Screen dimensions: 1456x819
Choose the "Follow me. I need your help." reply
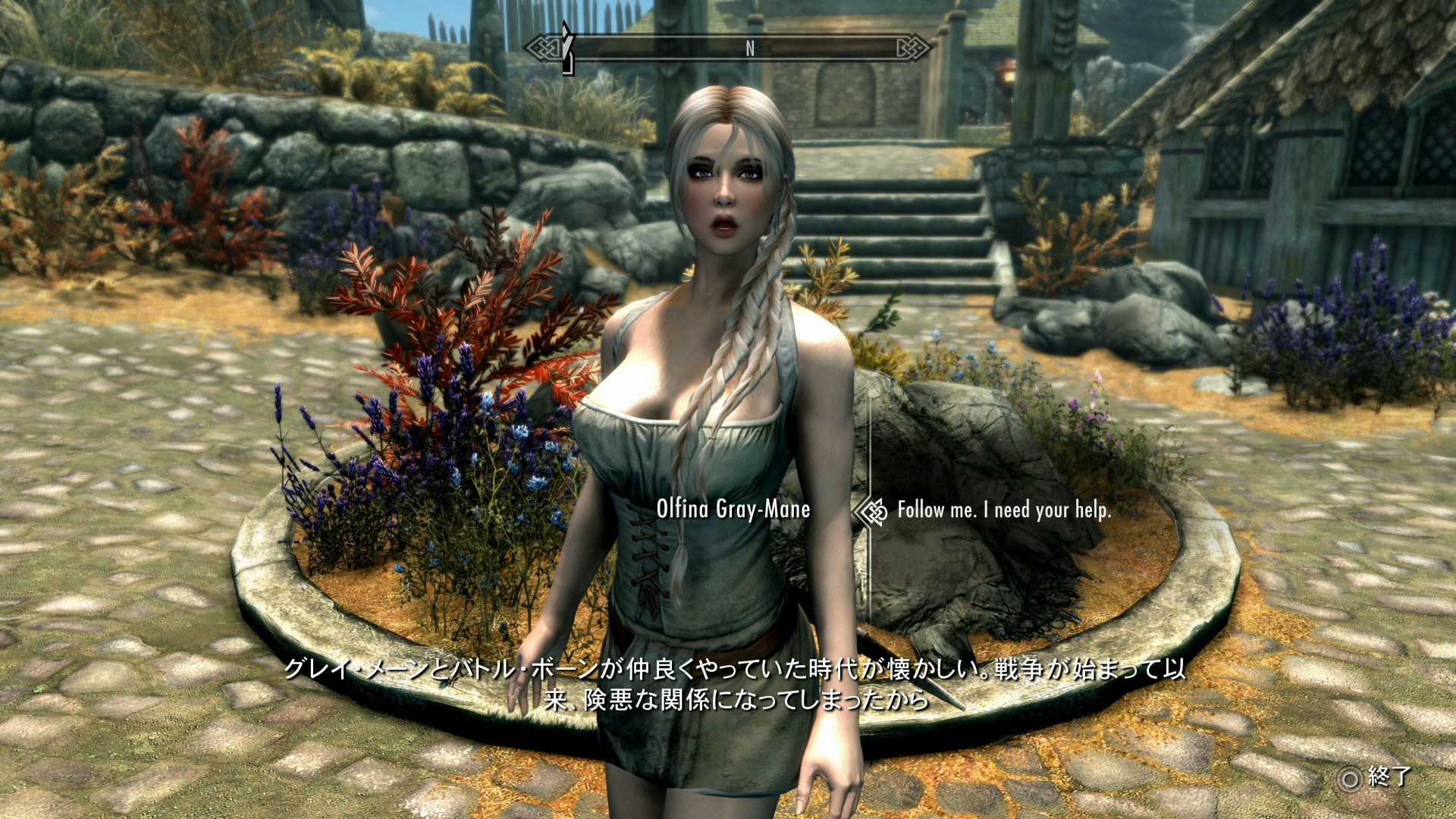coord(1003,510)
